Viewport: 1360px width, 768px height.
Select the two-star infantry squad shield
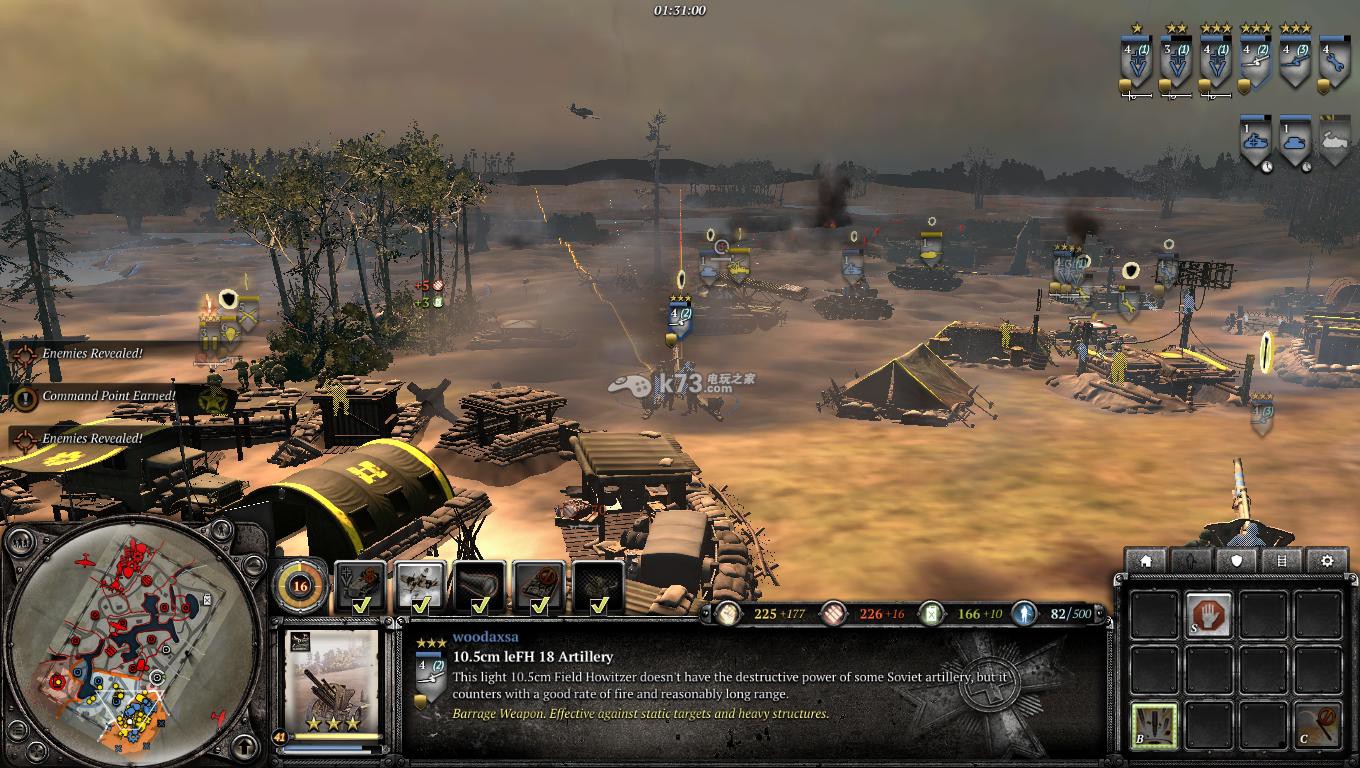1176,64
